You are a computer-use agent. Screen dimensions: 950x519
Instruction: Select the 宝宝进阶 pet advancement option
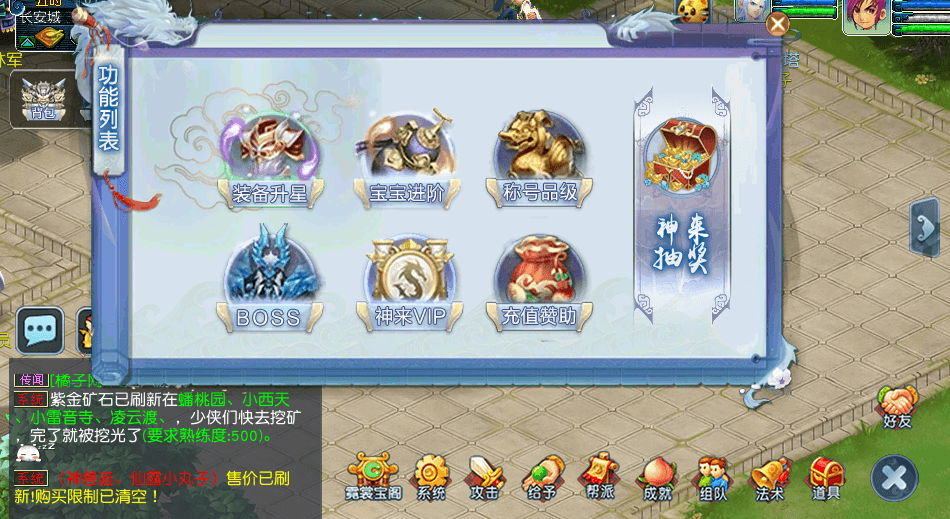406,160
